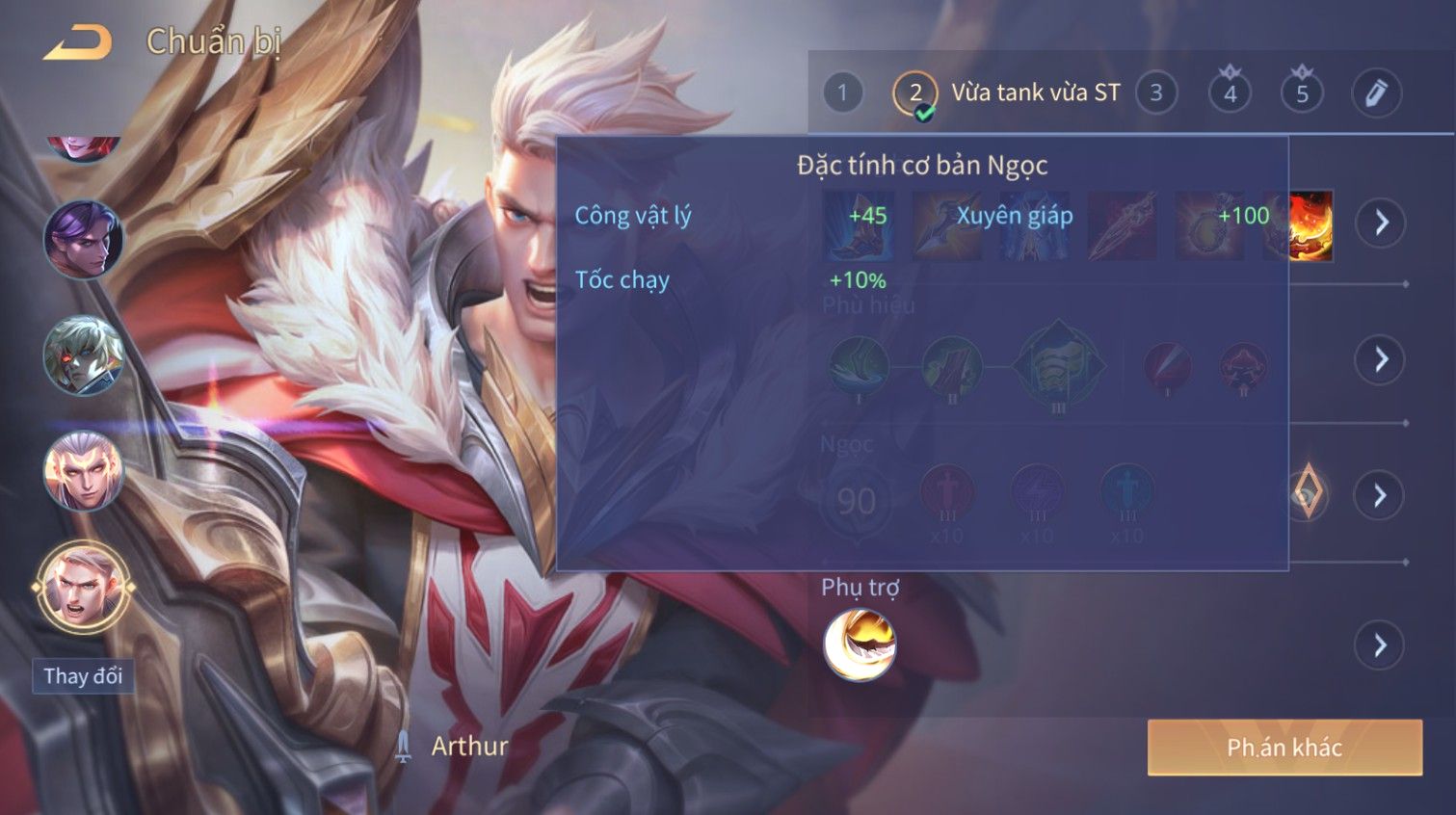Image resolution: width=1456 pixels, height=815 pixels.
Task: Select the highlighted Arthur portrait
Action: tap(84, 587)
